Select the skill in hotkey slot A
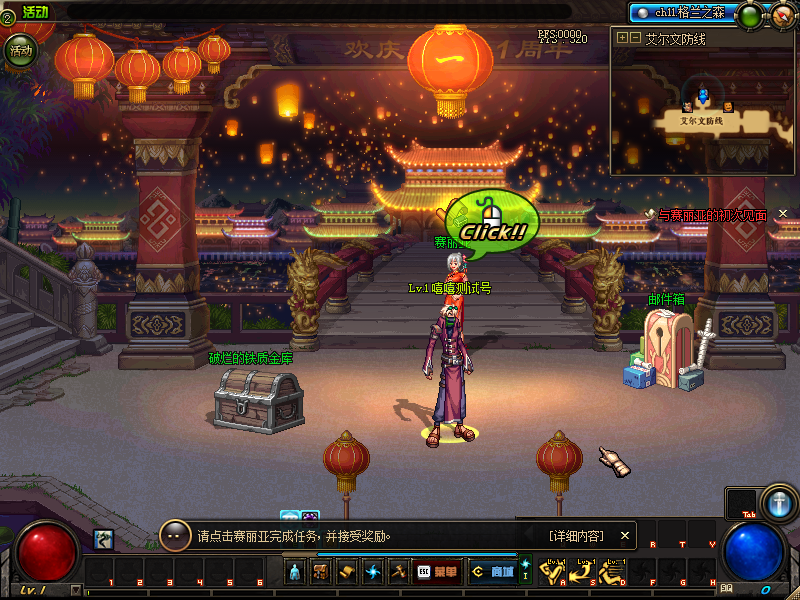Screen dimensions: 800x600 (553, 573)
